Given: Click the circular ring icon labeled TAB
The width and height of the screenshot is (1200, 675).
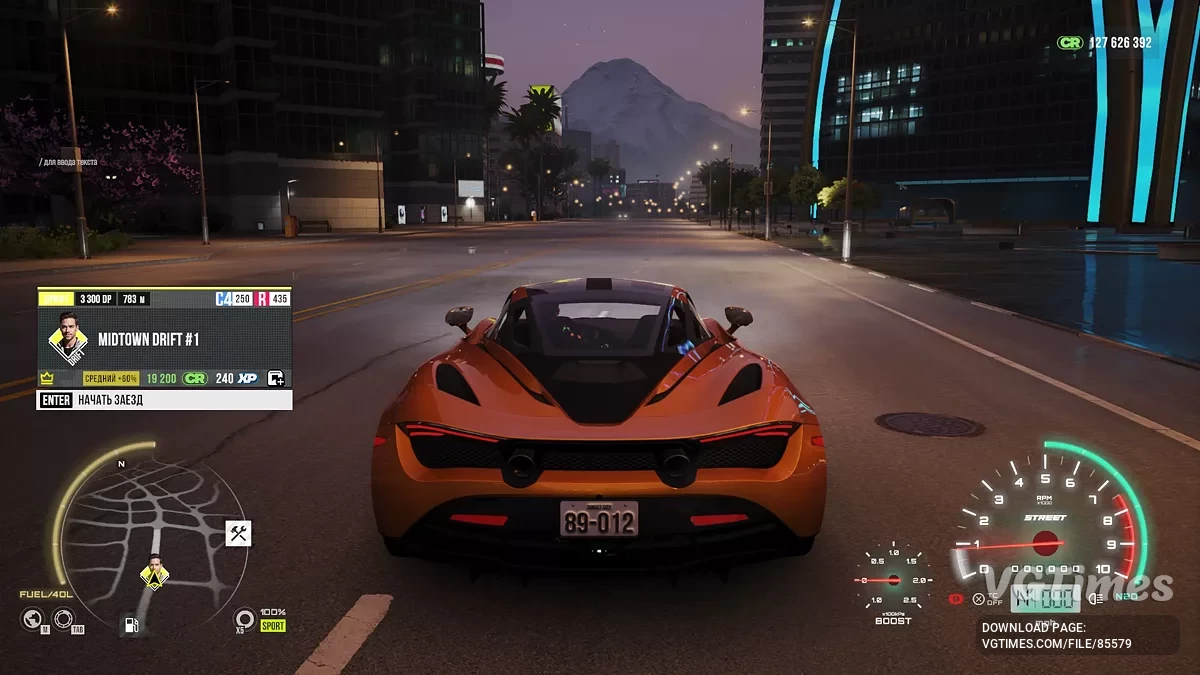Looking at the screenshot, I should (x=63, y=619).
